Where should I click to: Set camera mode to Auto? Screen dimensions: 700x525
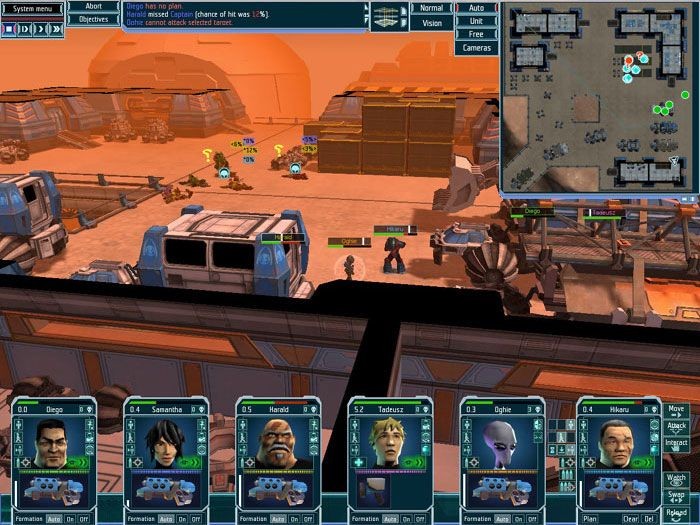476,8
